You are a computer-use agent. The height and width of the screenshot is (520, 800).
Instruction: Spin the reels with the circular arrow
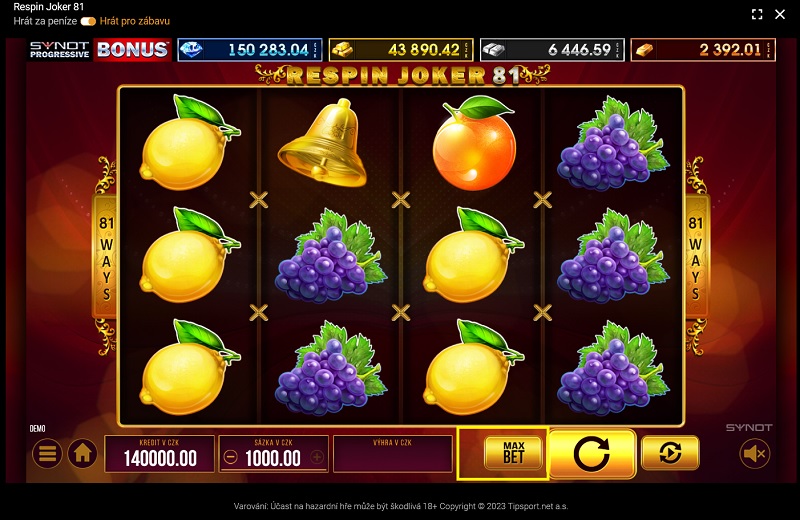pos(592,454)
